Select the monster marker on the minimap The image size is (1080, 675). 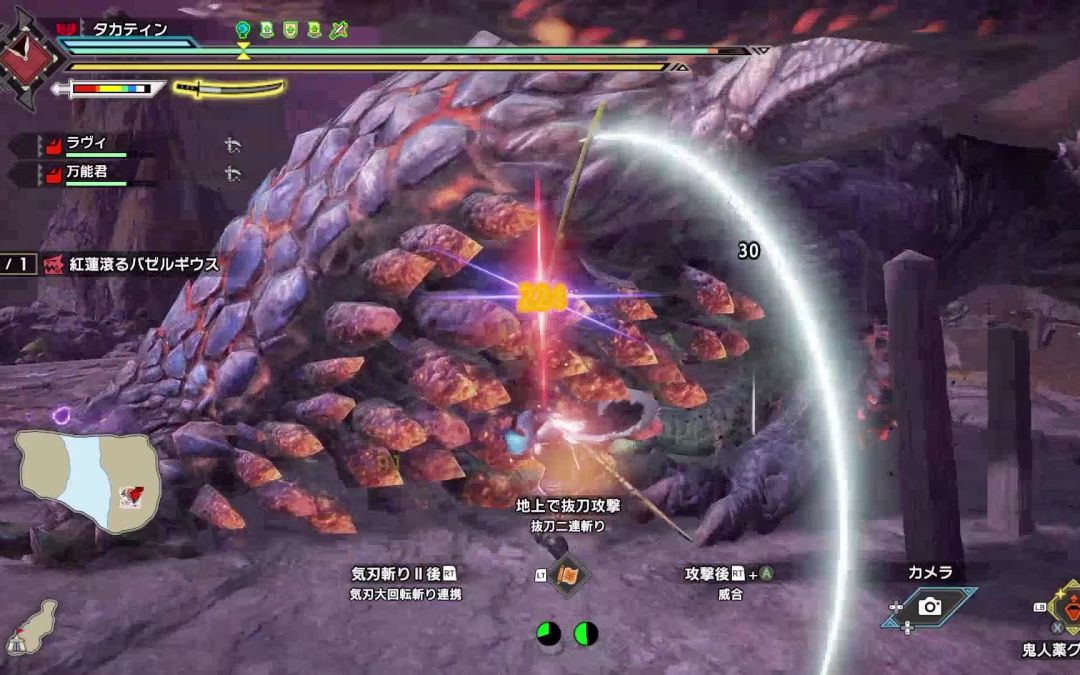tap(128, 494)
